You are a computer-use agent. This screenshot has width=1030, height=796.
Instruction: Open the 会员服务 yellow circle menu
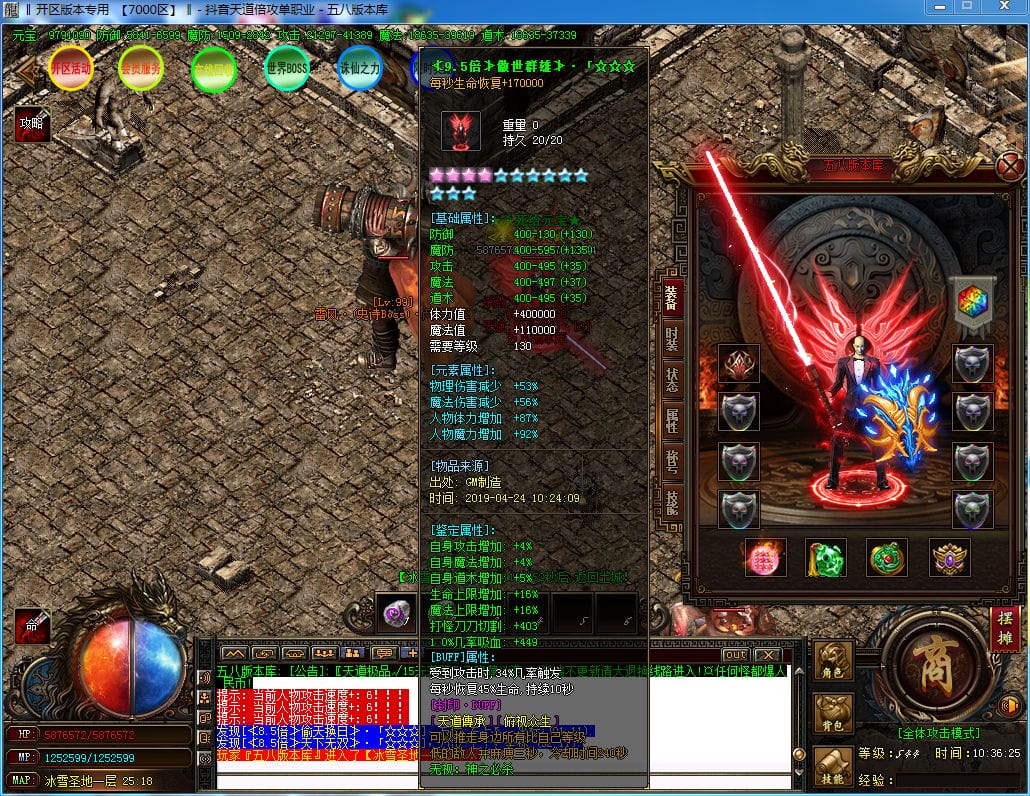(x=140, y=68)
